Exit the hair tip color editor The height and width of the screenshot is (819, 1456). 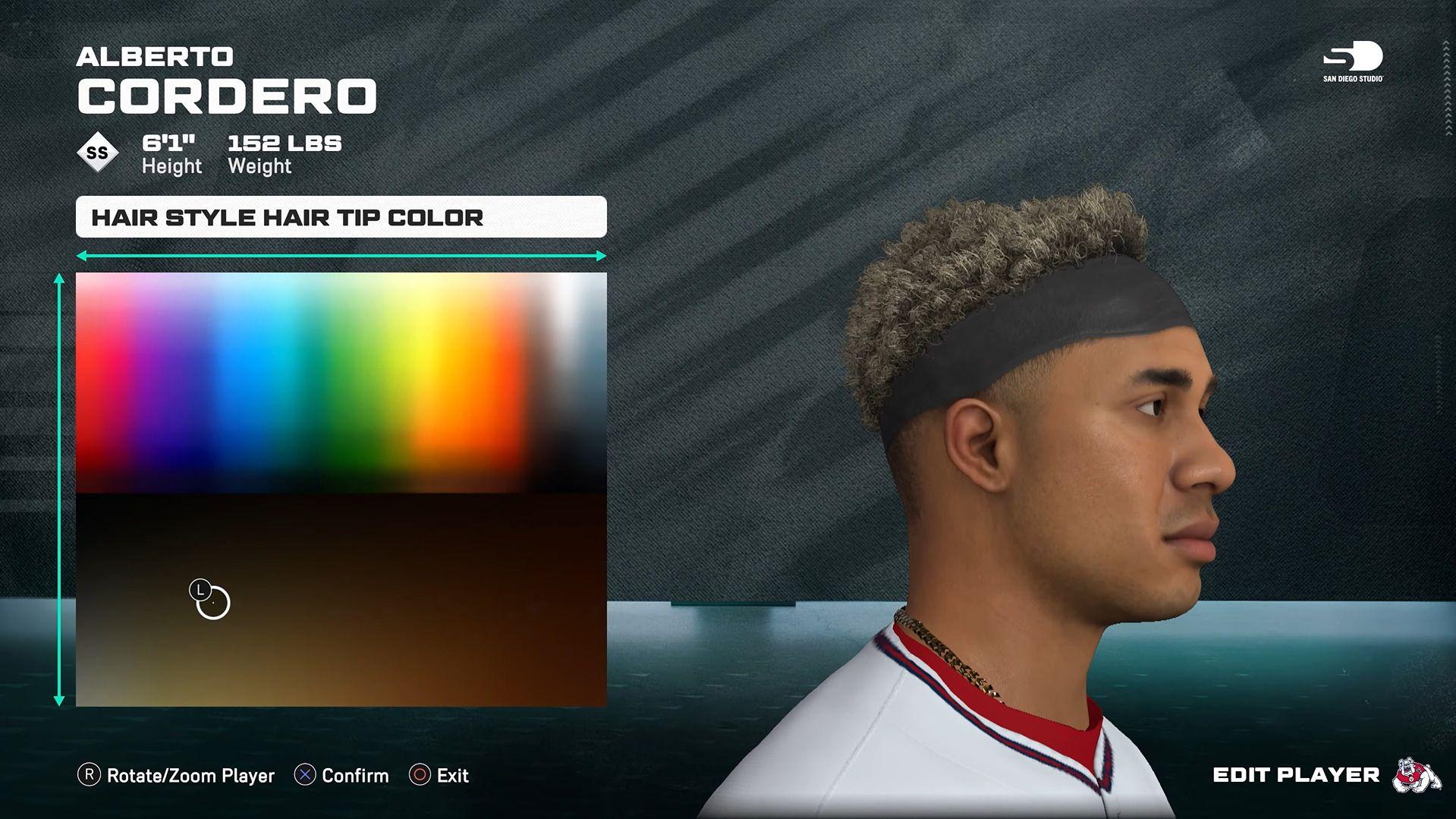pyautogui.click(x=452, y=776)
